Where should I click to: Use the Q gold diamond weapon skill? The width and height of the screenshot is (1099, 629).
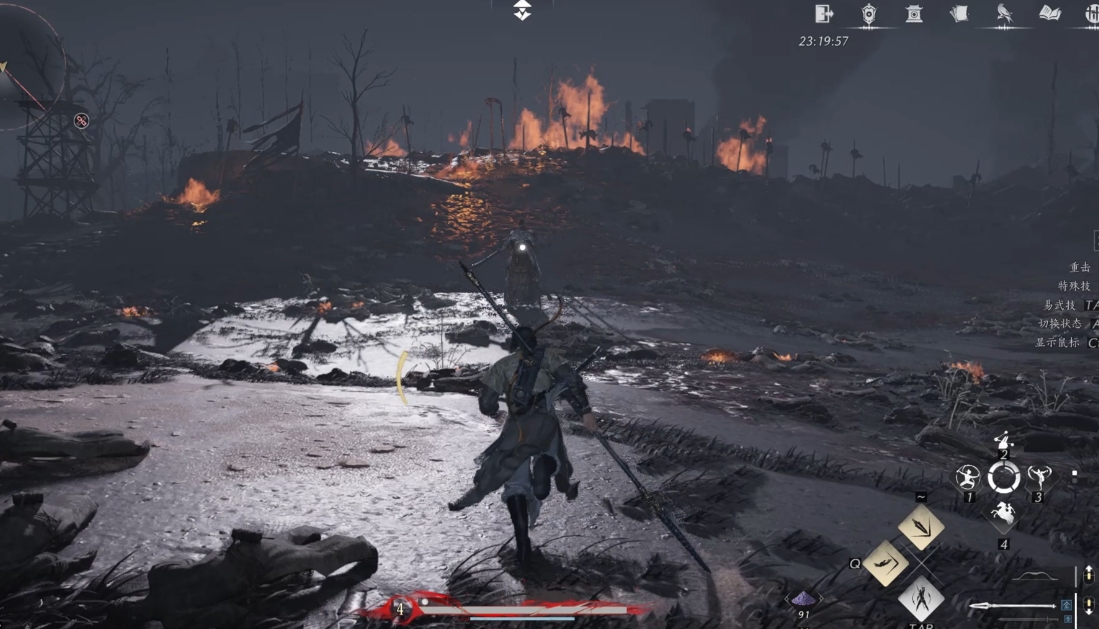click(x=885, y=563)
